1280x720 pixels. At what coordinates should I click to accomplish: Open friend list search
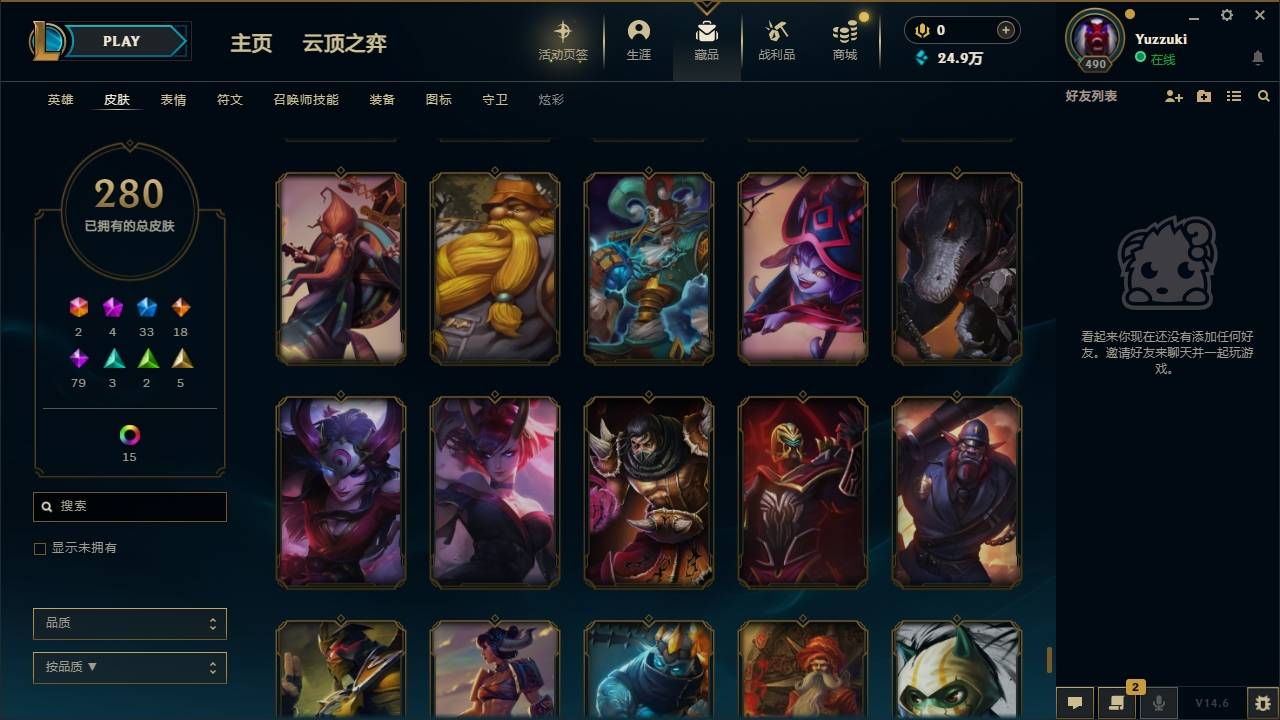tap(1263, 95)
